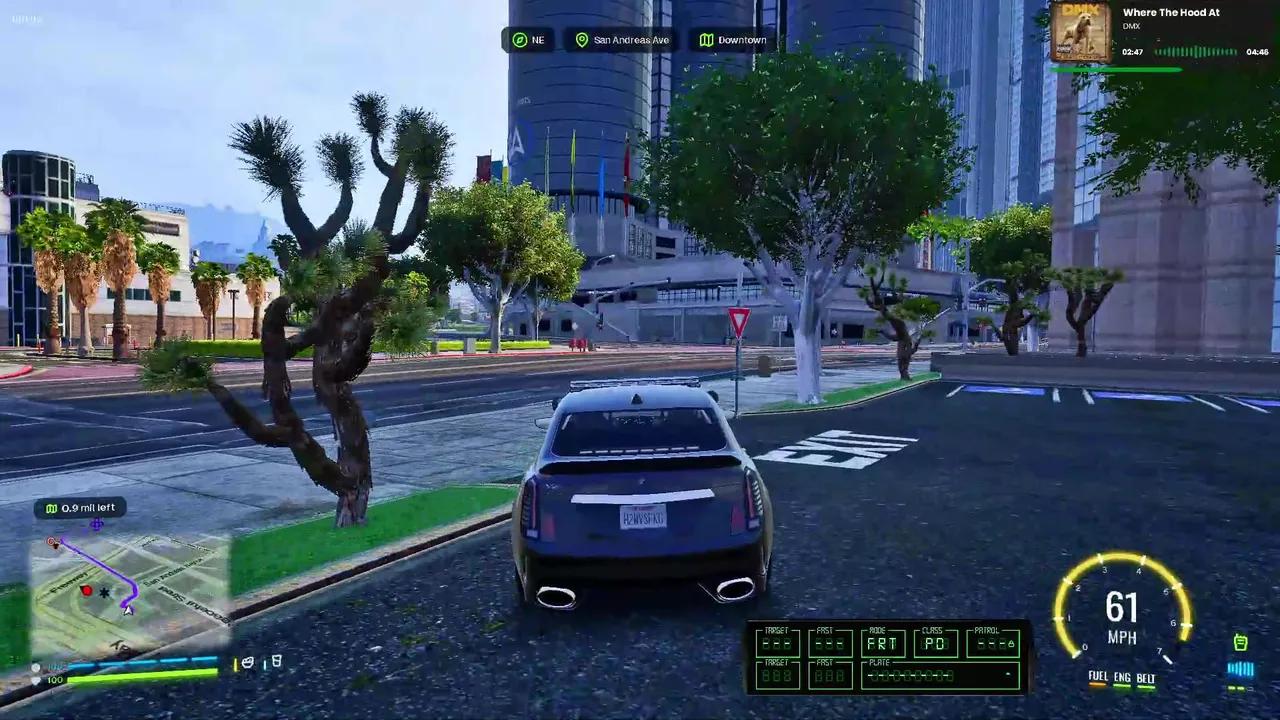Click the 0.9 mil left distance badge
Image resolution: width=1280 pixels, height=720 pixels.
pyautogui.click(x=83, y=508)
